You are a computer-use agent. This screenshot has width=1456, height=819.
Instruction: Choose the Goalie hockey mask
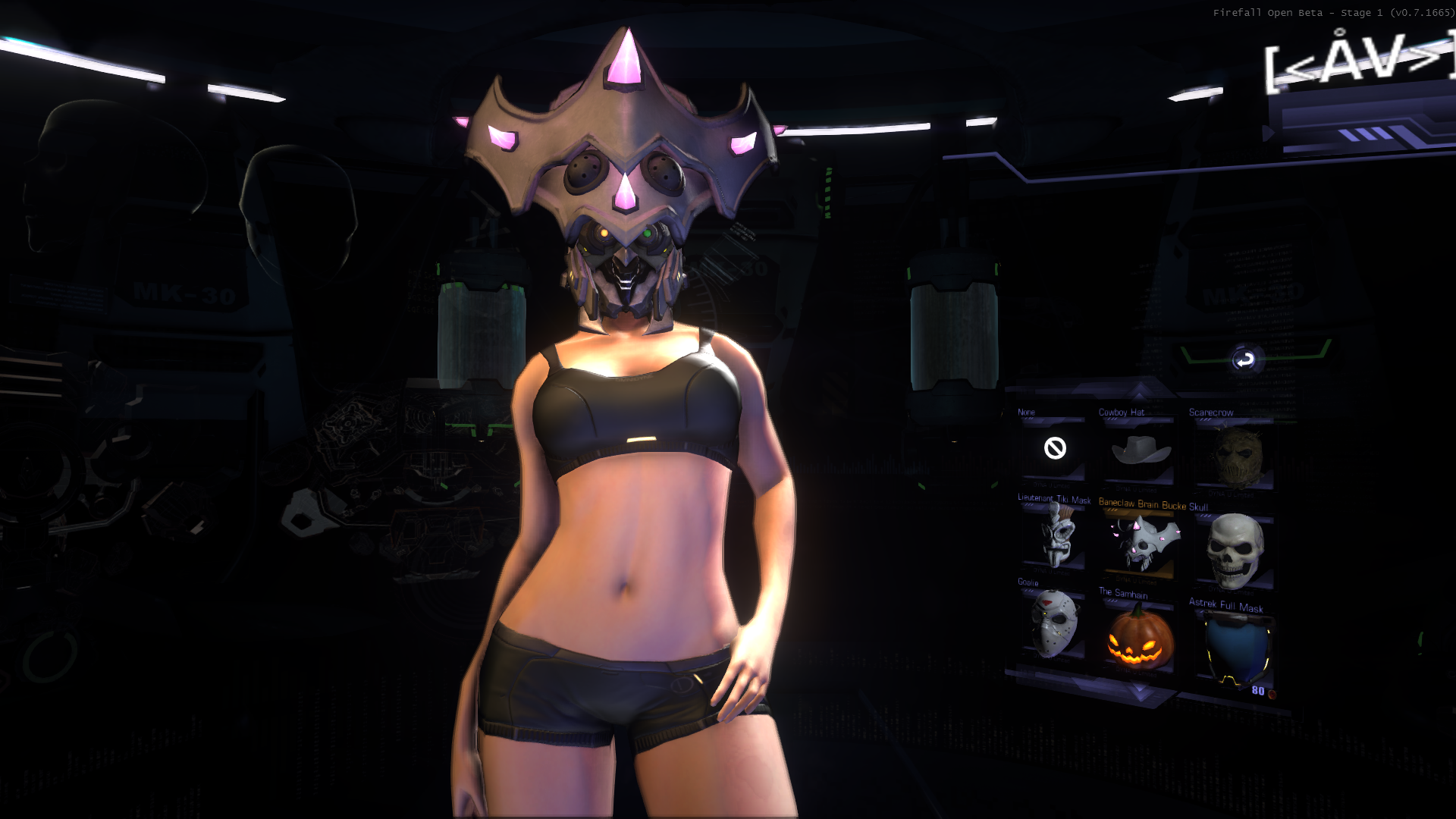point(1054,623)
